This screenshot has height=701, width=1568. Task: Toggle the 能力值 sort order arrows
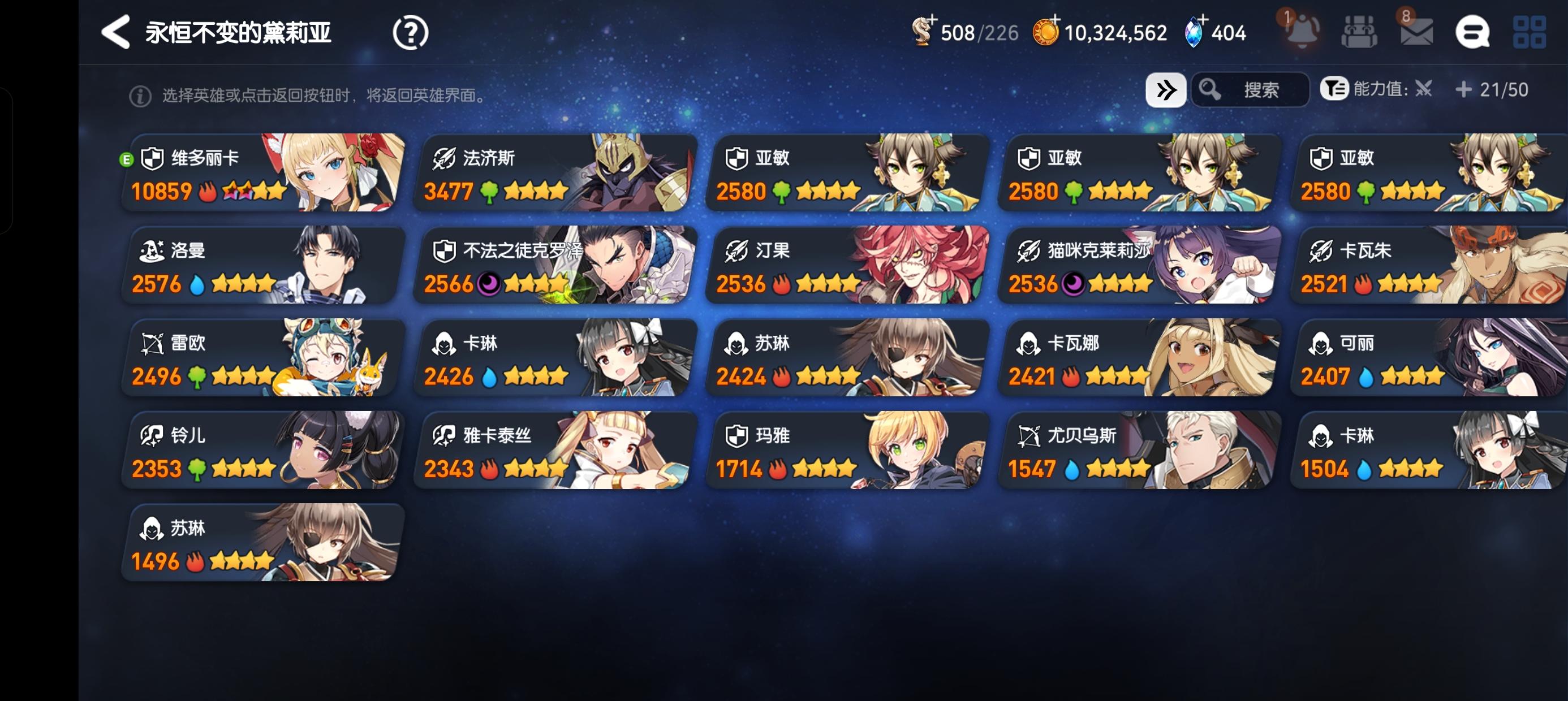point(1424,89)
